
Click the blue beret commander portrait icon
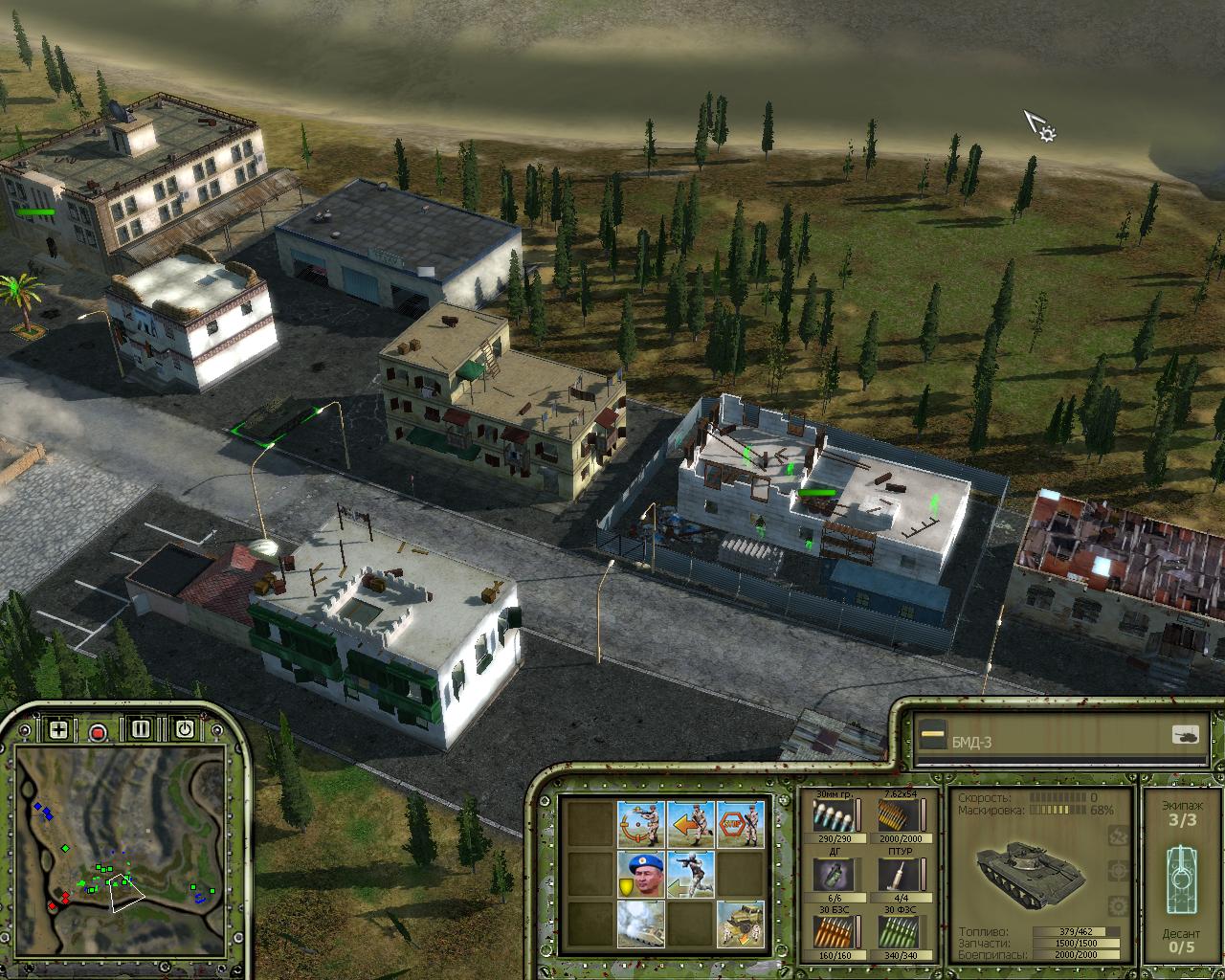tap(641, 874)
